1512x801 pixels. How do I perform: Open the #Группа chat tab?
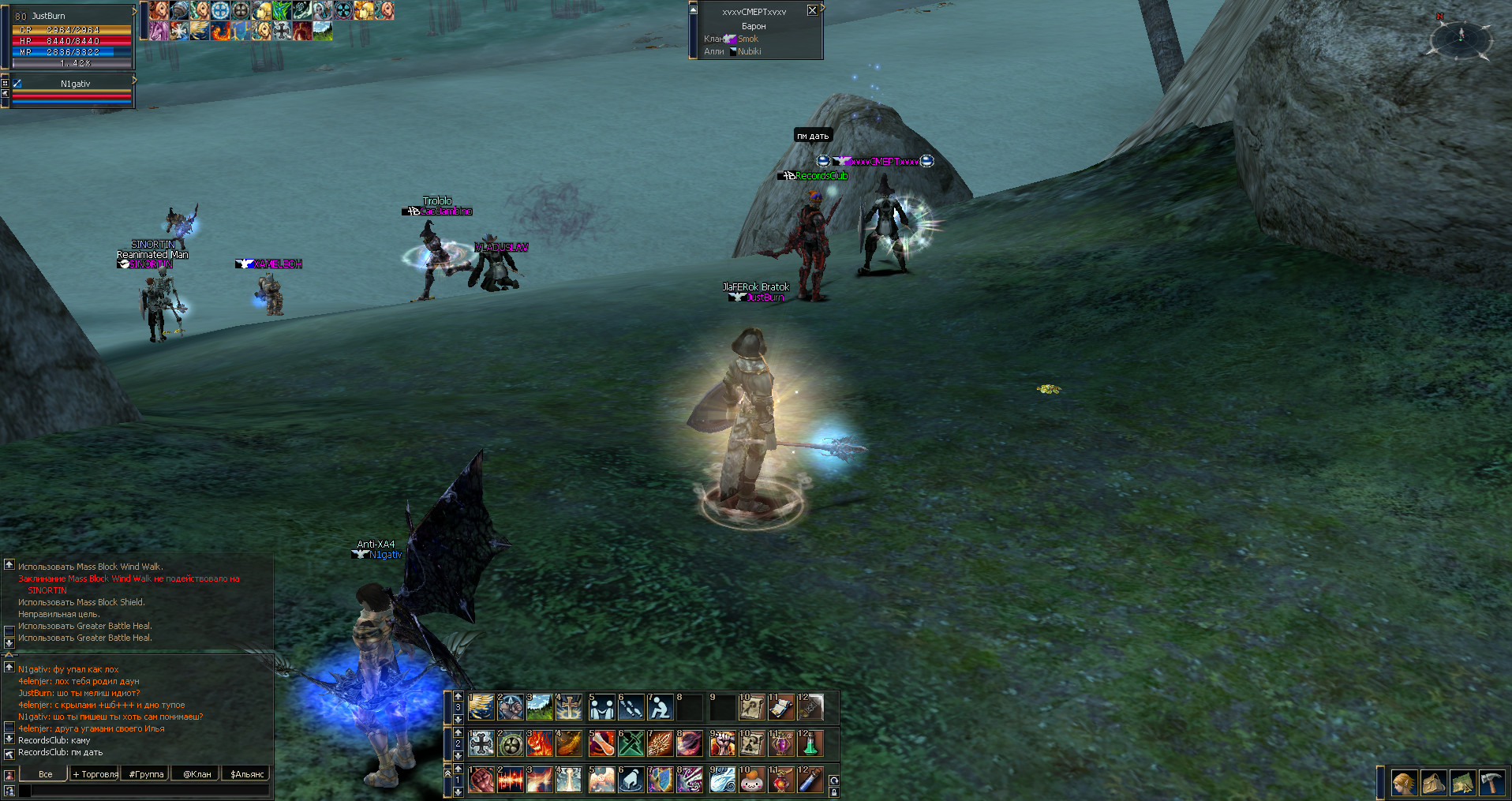[146, 774]
